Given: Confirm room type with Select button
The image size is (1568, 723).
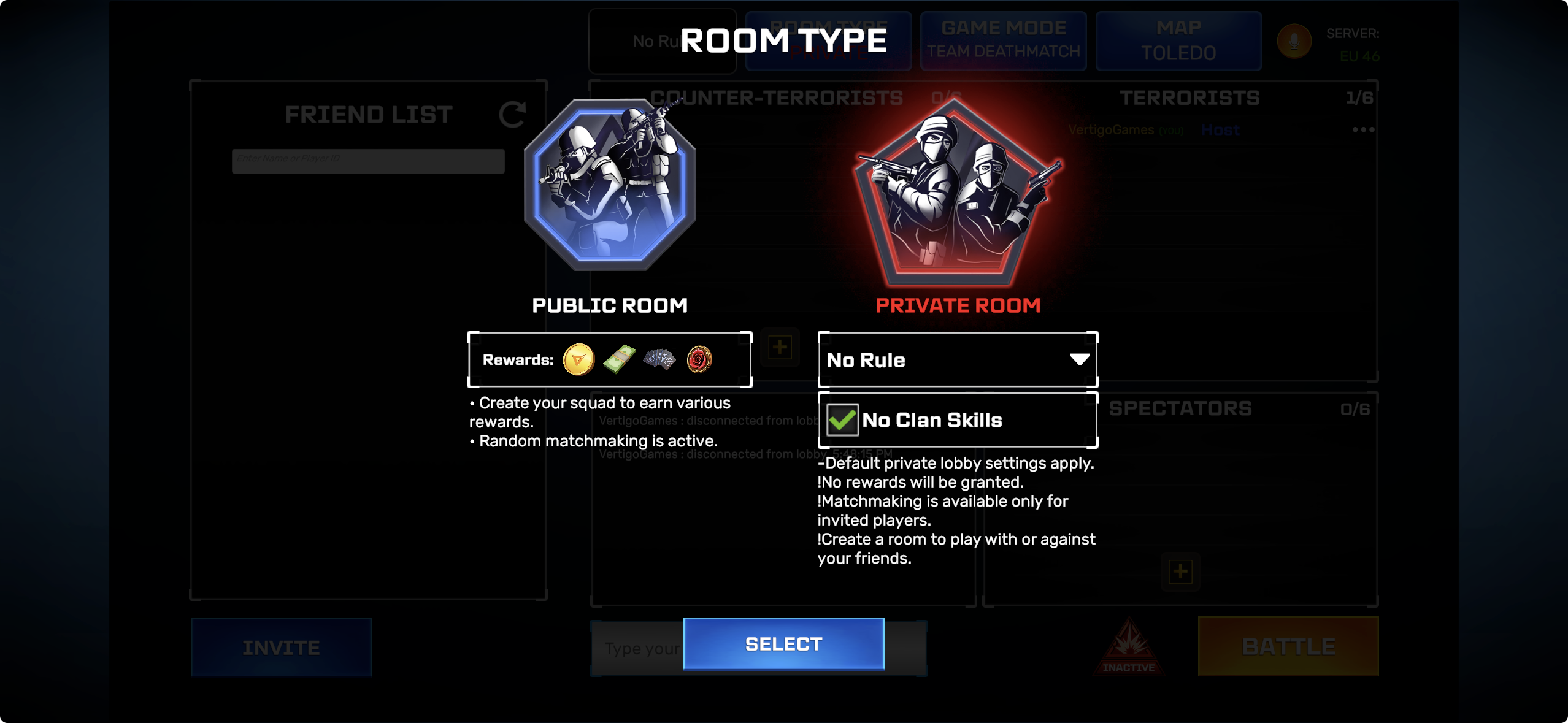Looking at the screenshot, I should [x=783, y=644].
